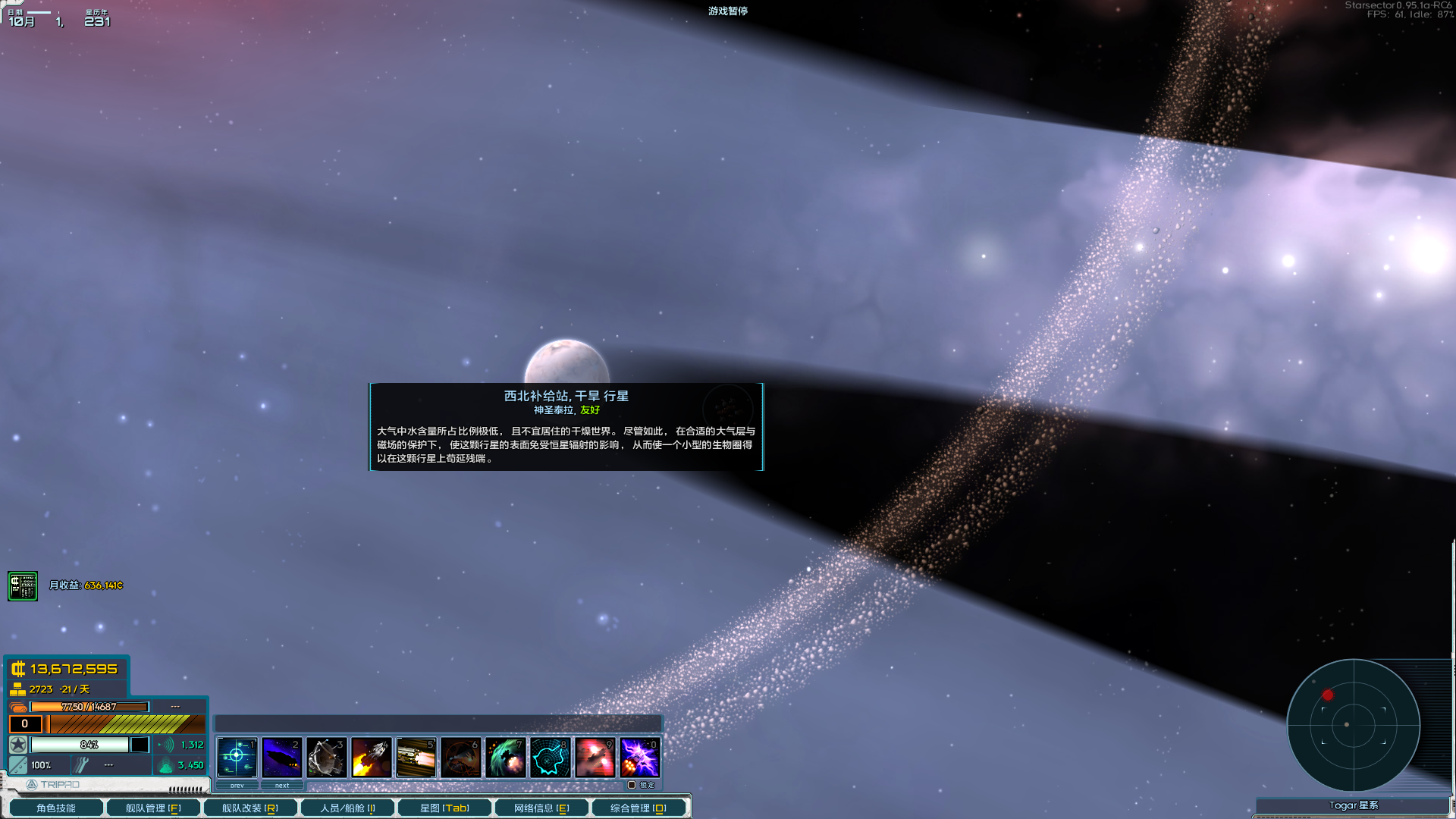1456x819 pixels.
Task: Click the next button to switch ability bar page
Action: click(x=282, y=785)
